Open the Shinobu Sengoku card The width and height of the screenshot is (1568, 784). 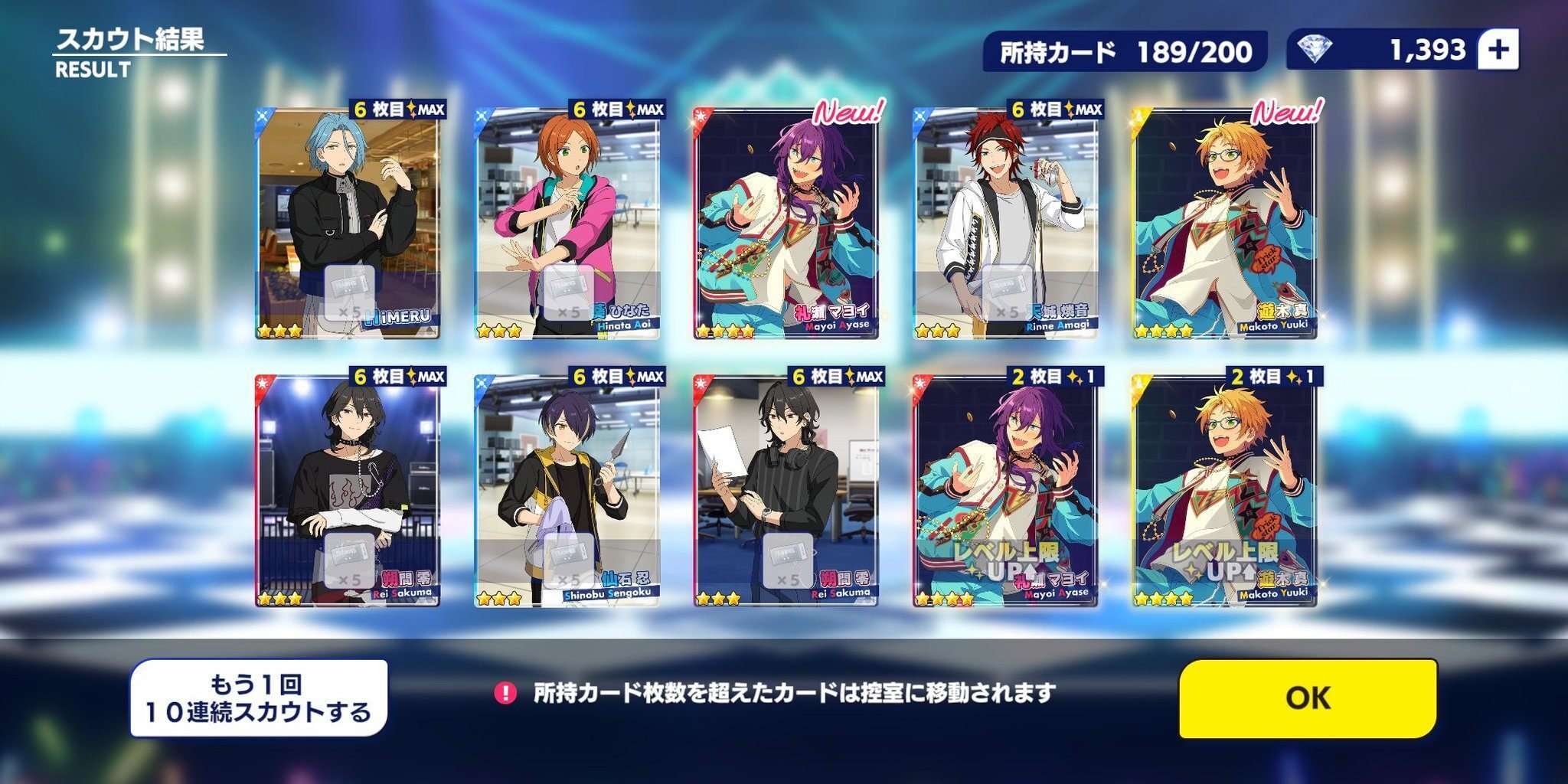[x=567, y=490]
